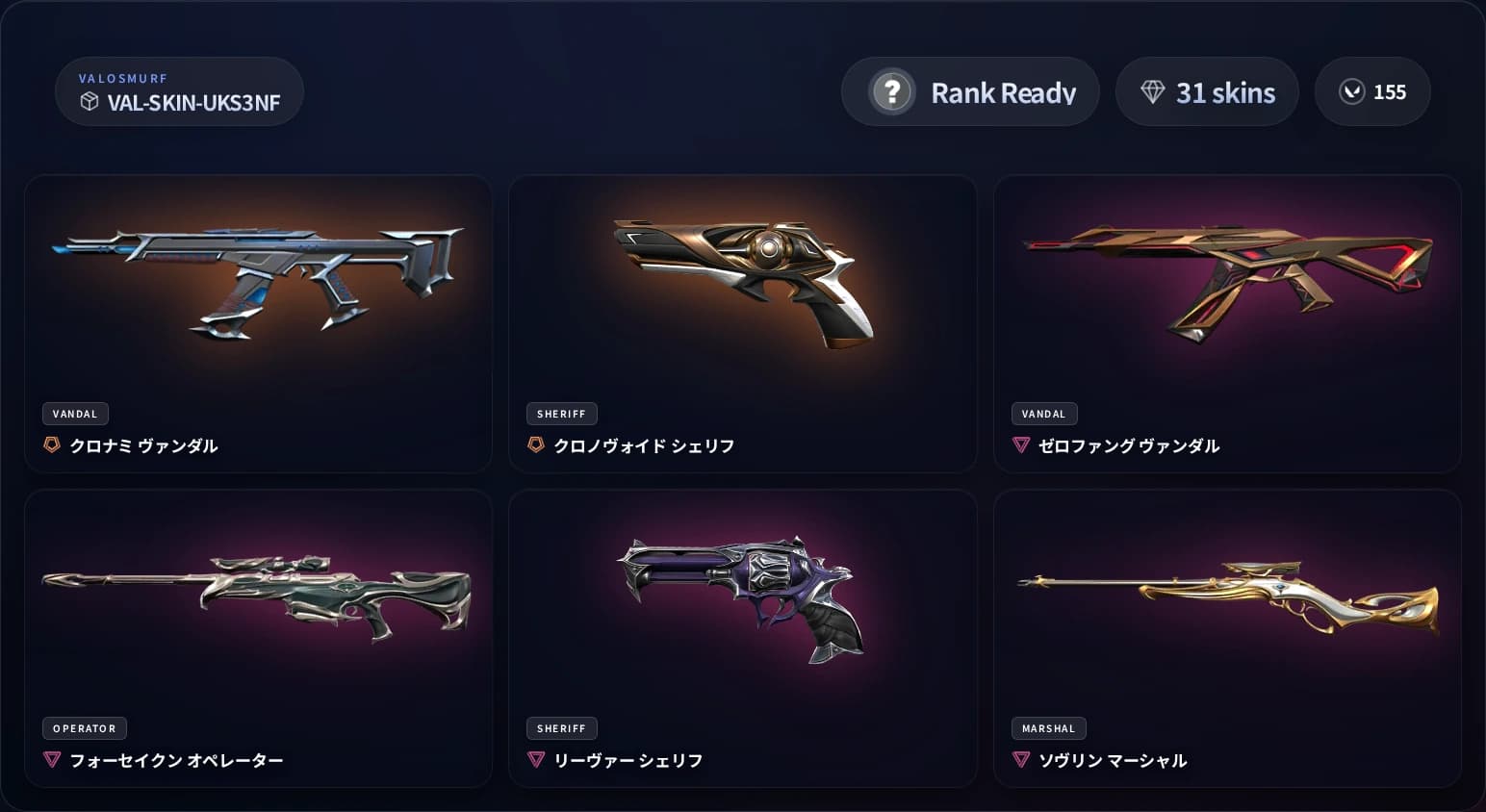Click the orange rarity icon beside クロノヴォイド シェリフ
Image resolution: width=1486 pixels, height=812 pixels.
(x=536, y=445)
